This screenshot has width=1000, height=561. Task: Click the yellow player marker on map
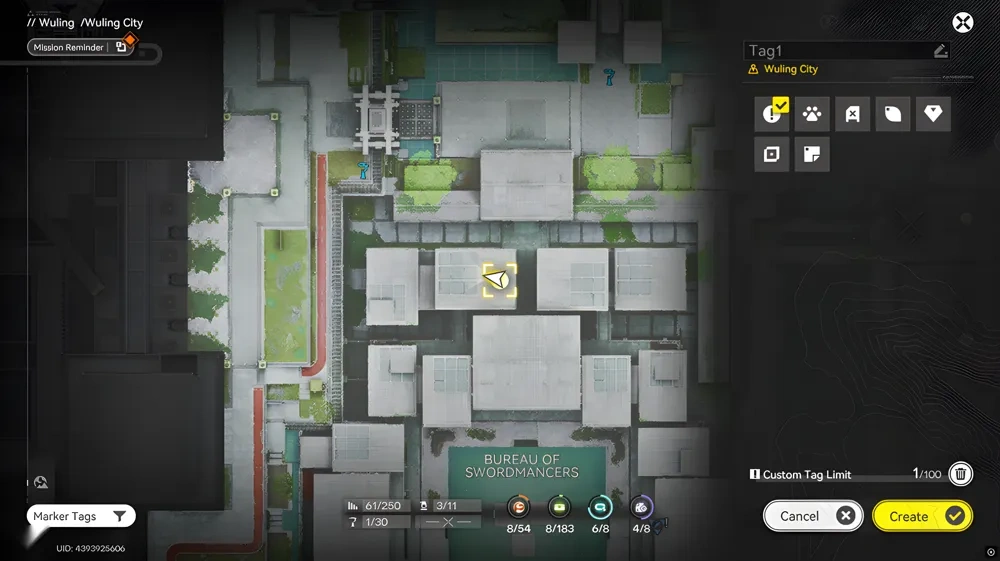(500, 280)
